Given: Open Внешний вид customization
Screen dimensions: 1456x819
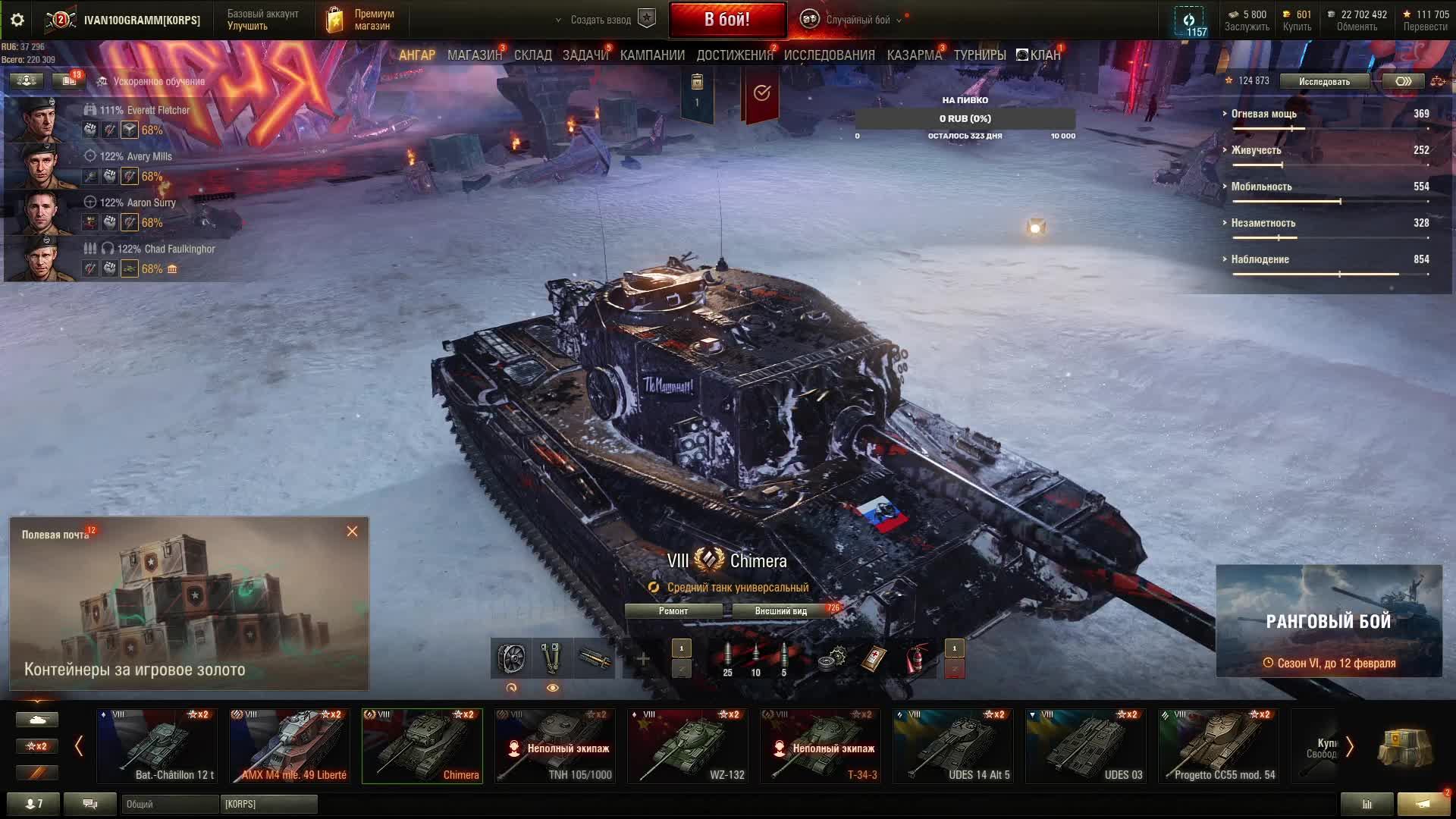Looking at the screenshot, I should click(780, 611).
